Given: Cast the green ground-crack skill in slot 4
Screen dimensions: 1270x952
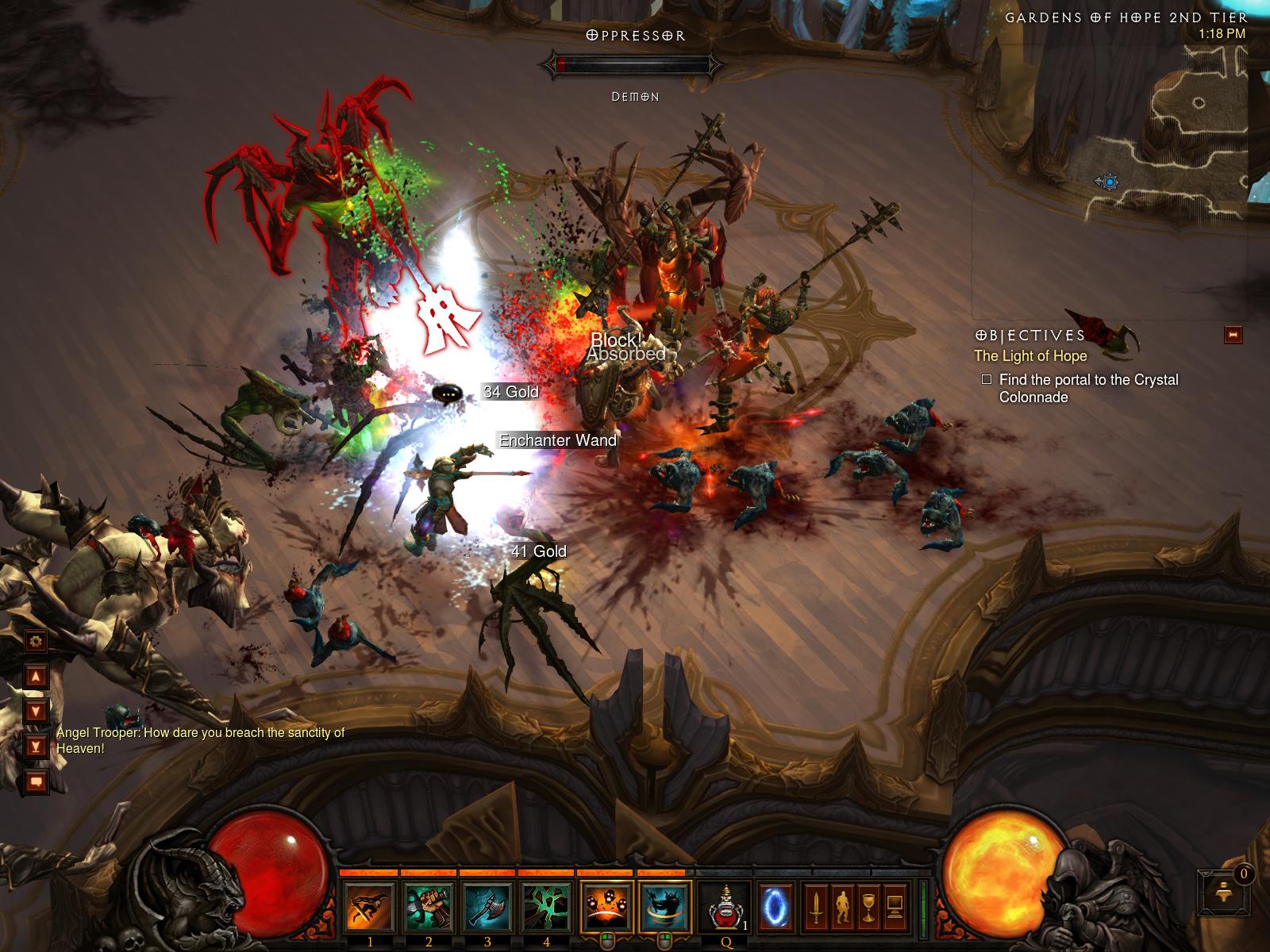Looking at the screenshot, I should click(547, 906).
